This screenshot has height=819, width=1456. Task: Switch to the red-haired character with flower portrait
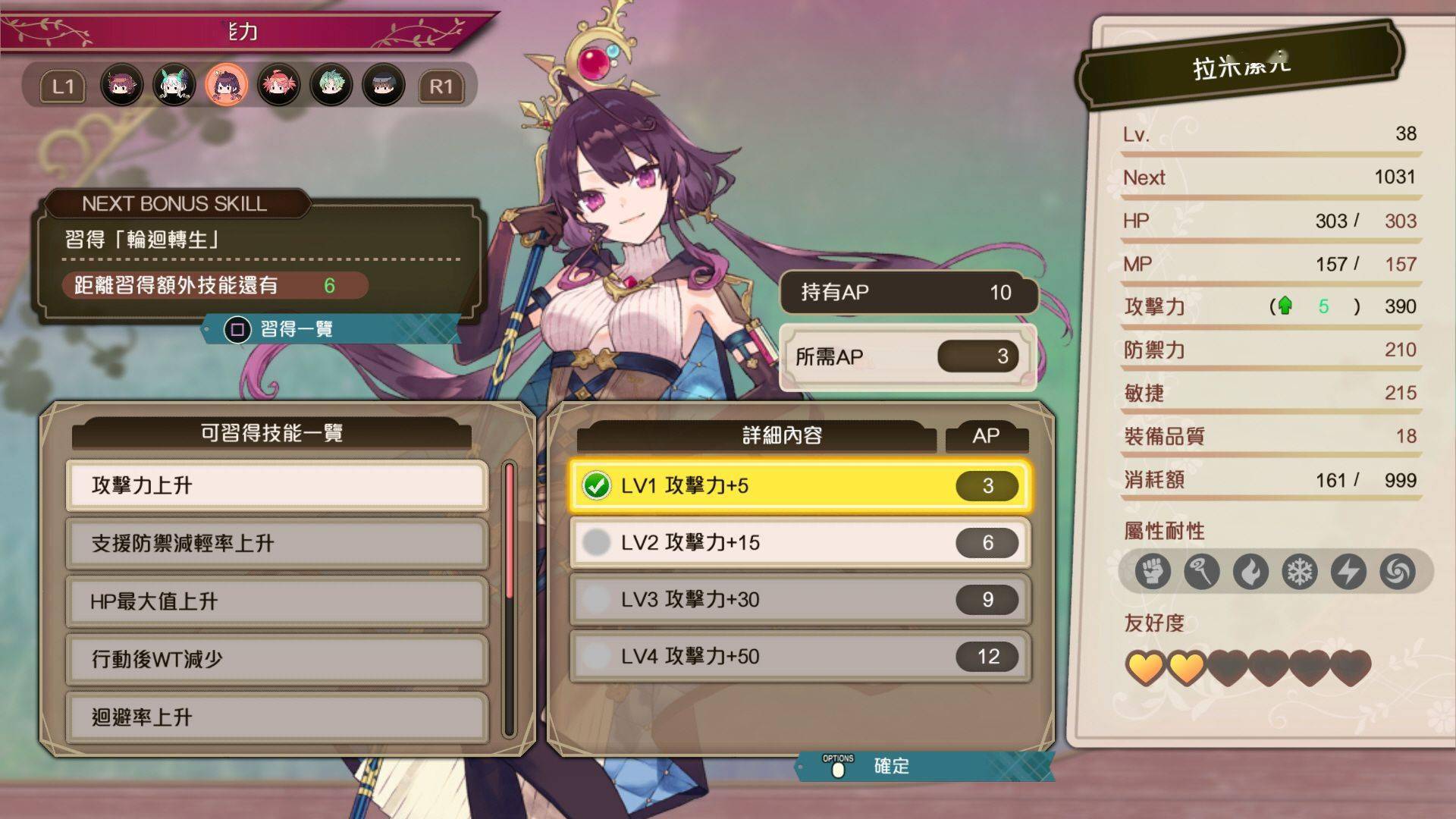[121, 85]
